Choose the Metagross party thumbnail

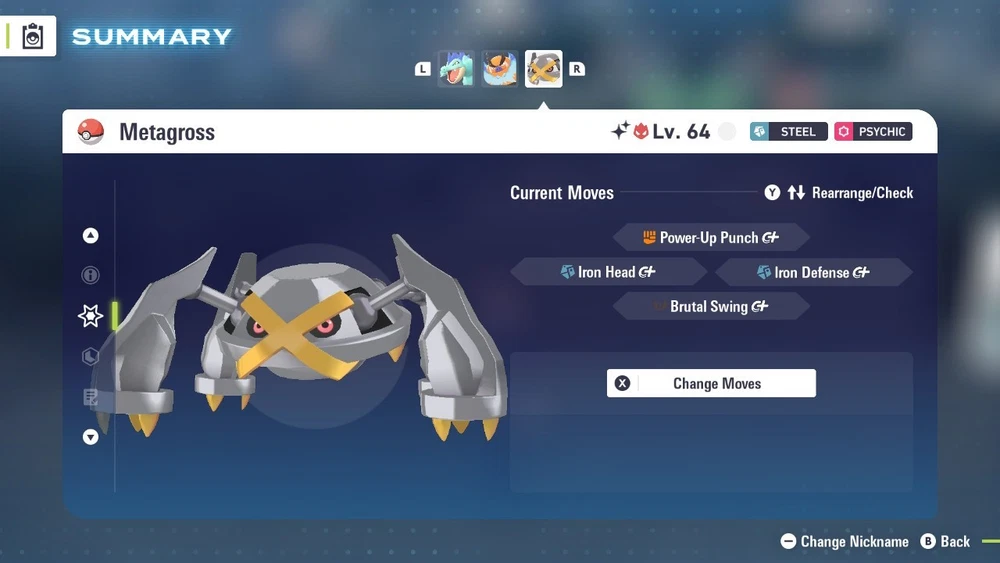coord(544,69)
